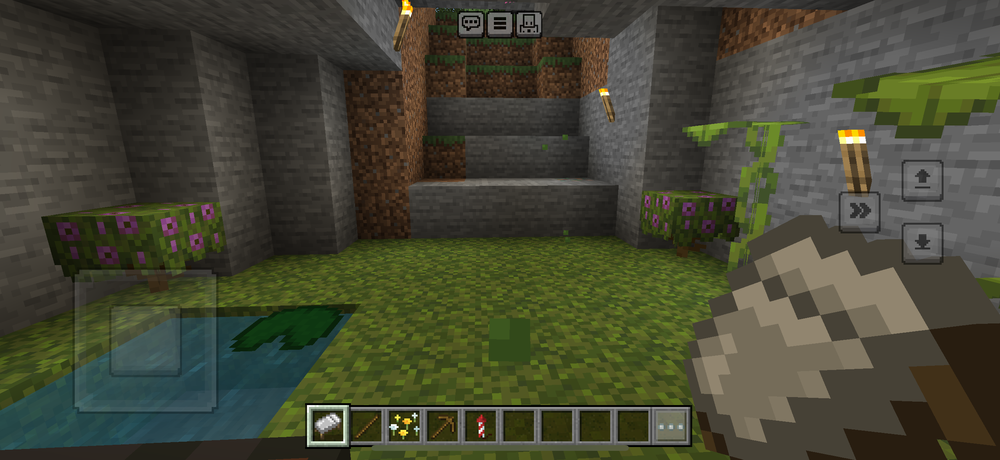Select the stick hotbar slot

coord(367,426)
